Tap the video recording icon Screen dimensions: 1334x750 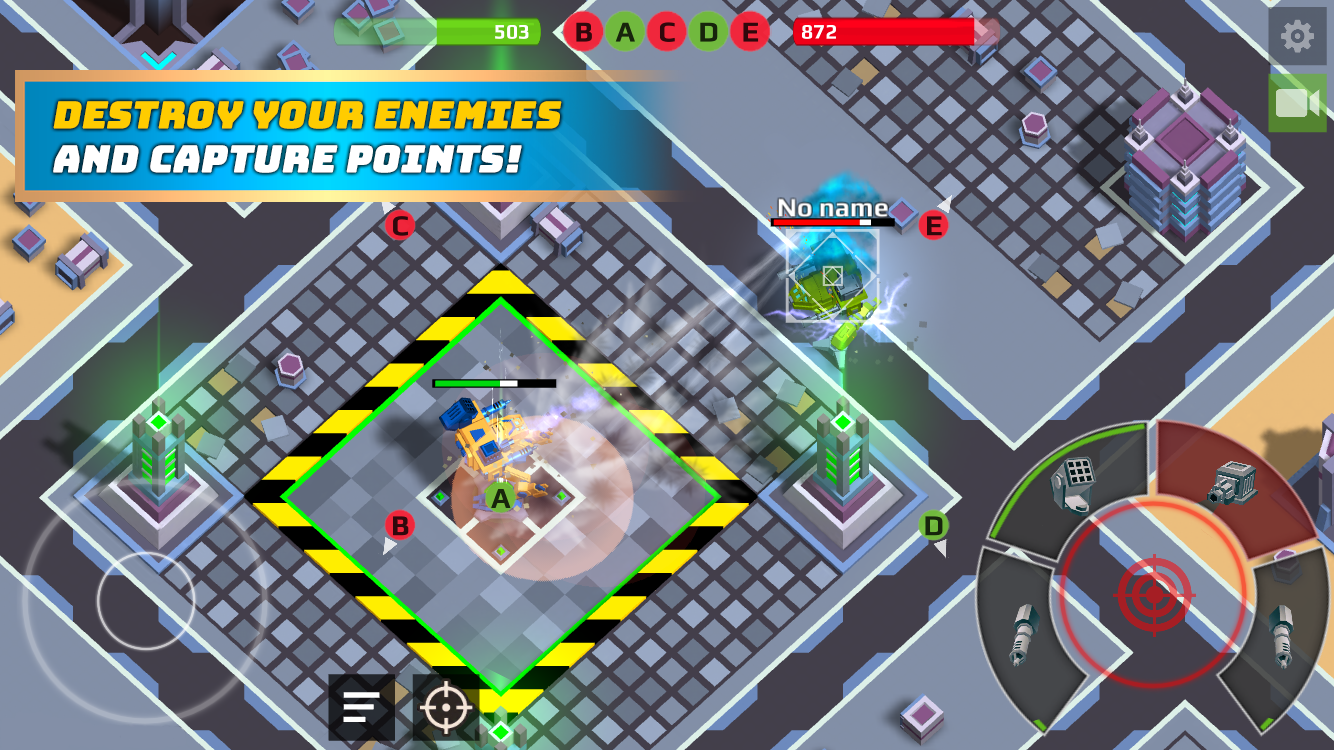coord(1297,103)
